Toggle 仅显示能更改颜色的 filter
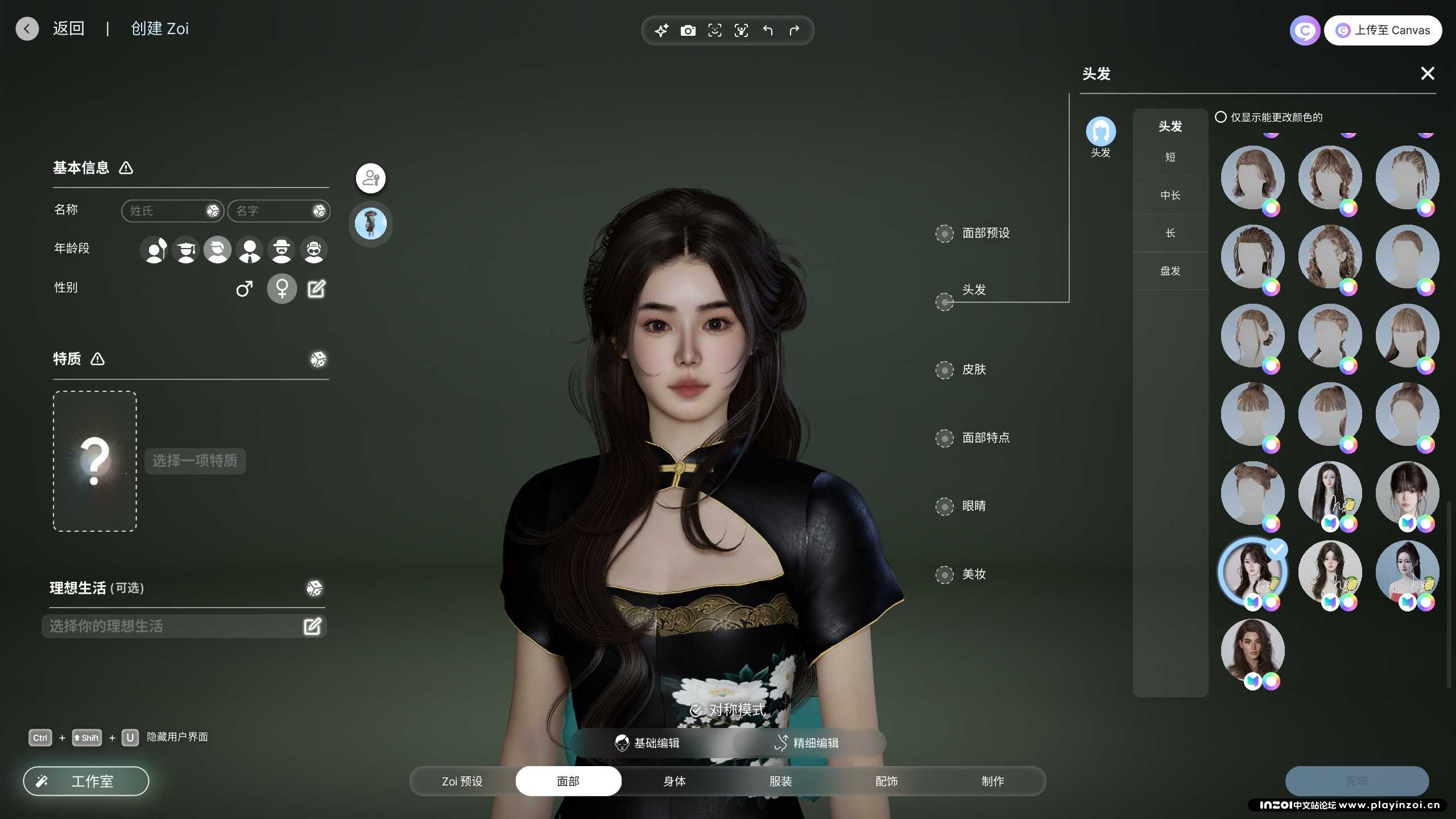1456x819 pixels. click(x=1221, y=117)
